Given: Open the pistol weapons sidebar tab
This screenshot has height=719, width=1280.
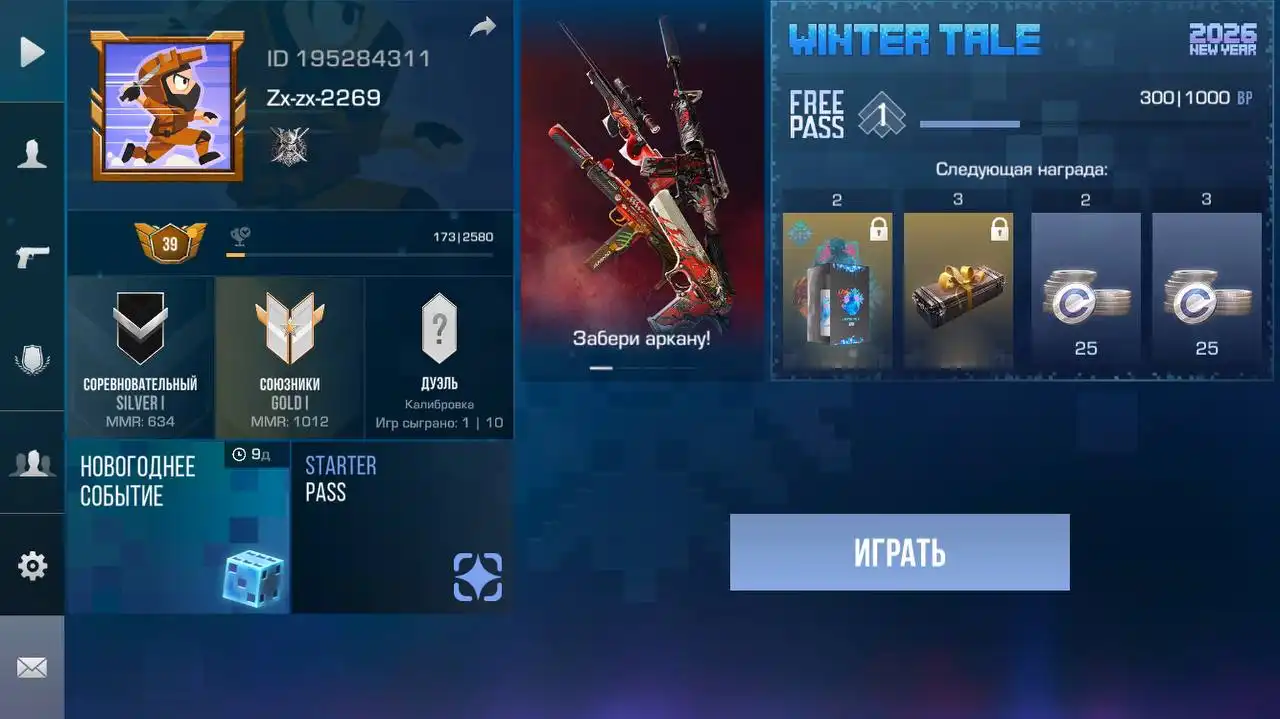Looking at the screenshot, I should [32, 257].
